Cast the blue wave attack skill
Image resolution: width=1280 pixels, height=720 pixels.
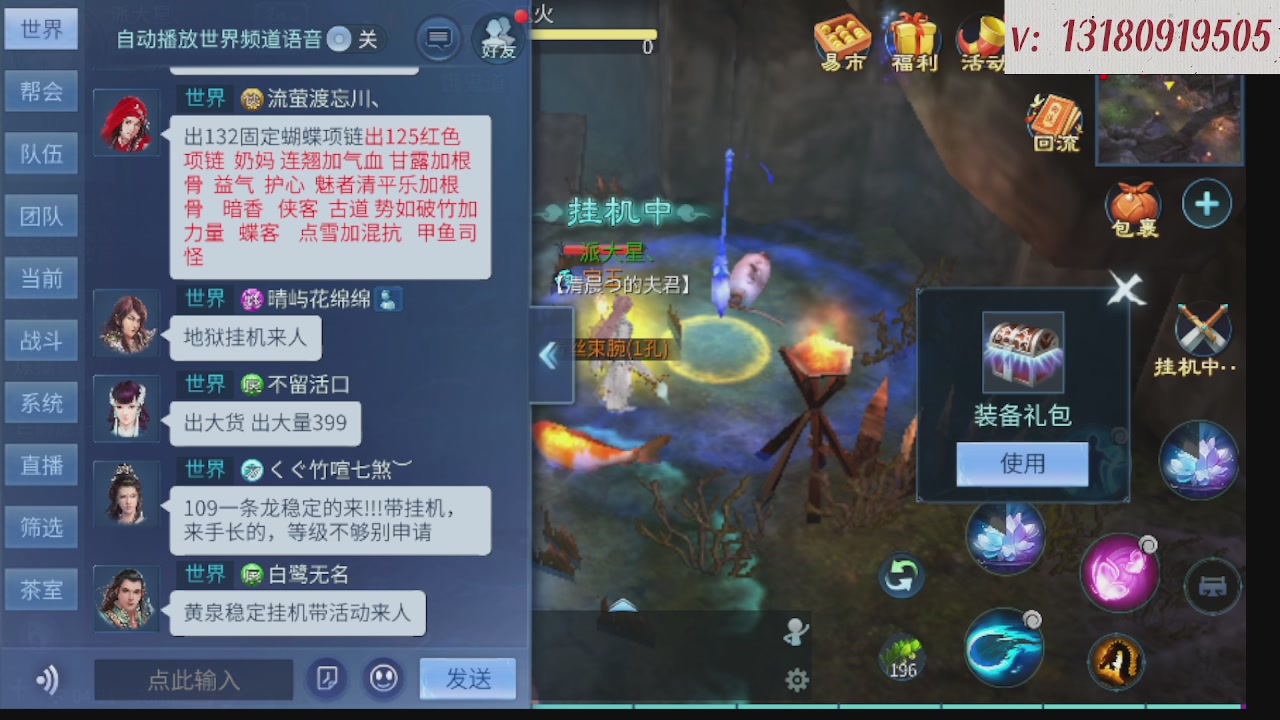[x=1004, y=649]
